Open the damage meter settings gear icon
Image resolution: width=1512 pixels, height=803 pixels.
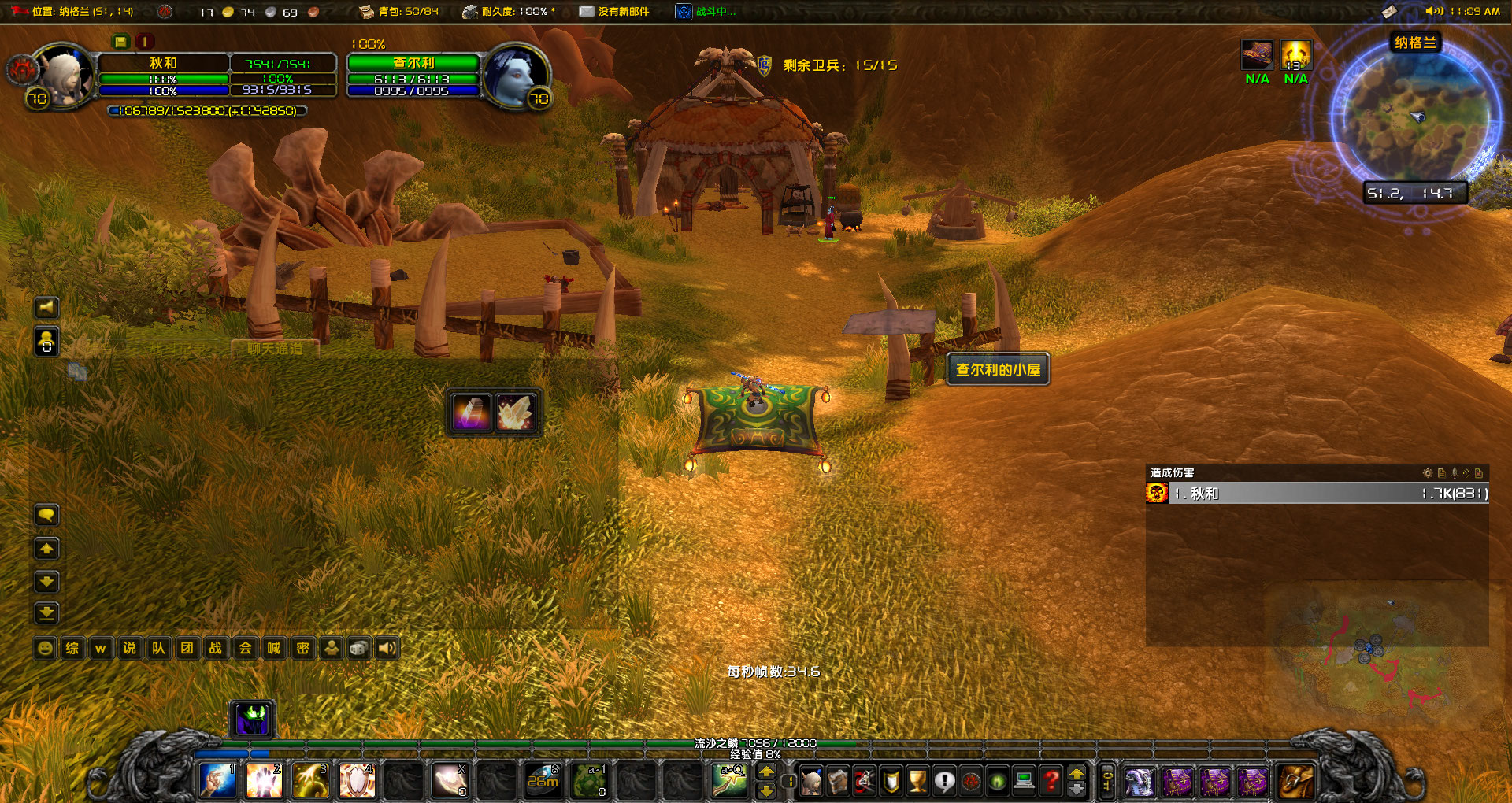coord(1428,473)
